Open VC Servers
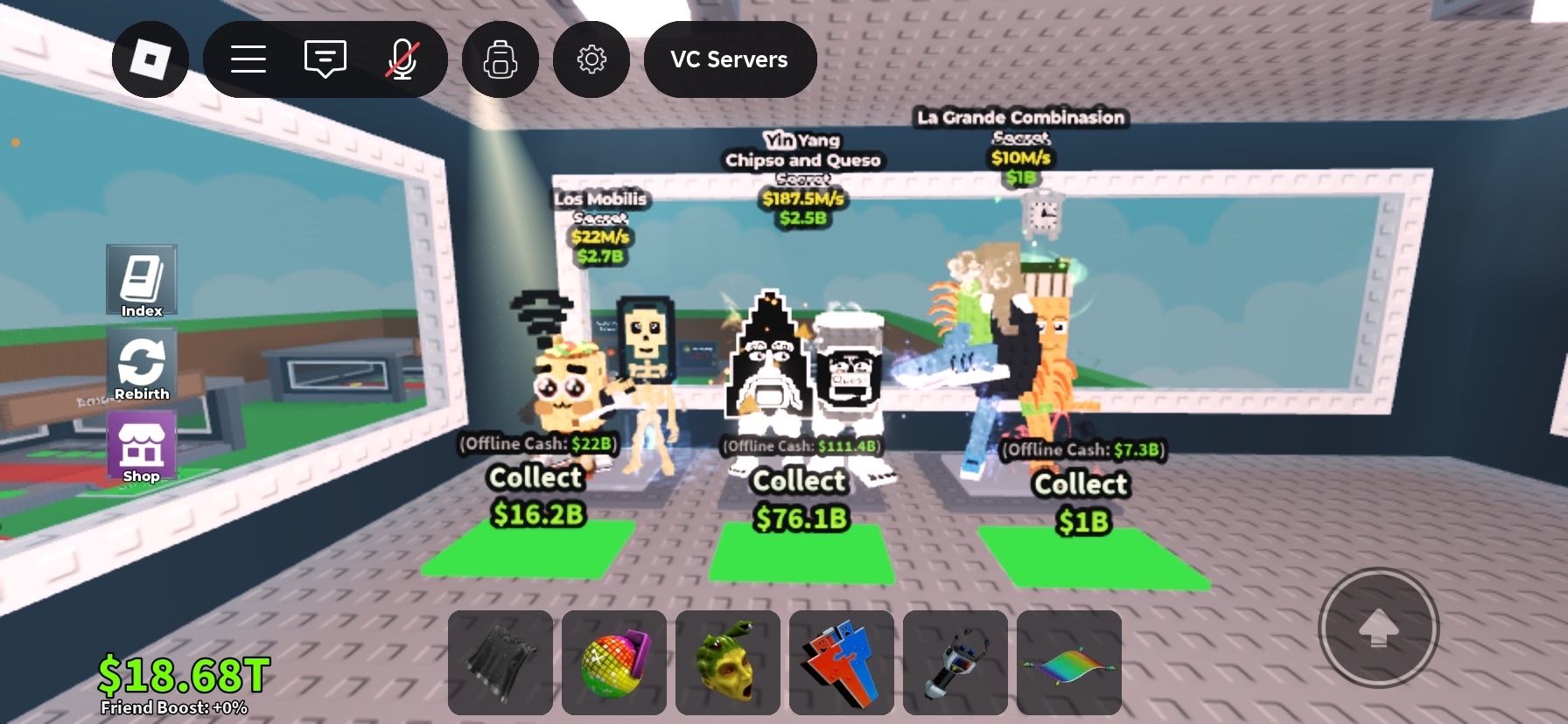This screenshot has height=724, width=1568. 731,59
